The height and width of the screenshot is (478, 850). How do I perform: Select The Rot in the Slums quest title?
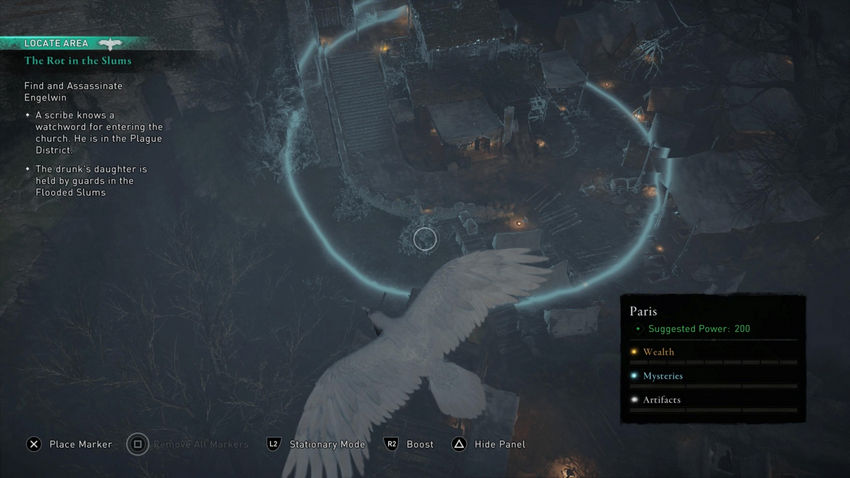tap(78, 61)
